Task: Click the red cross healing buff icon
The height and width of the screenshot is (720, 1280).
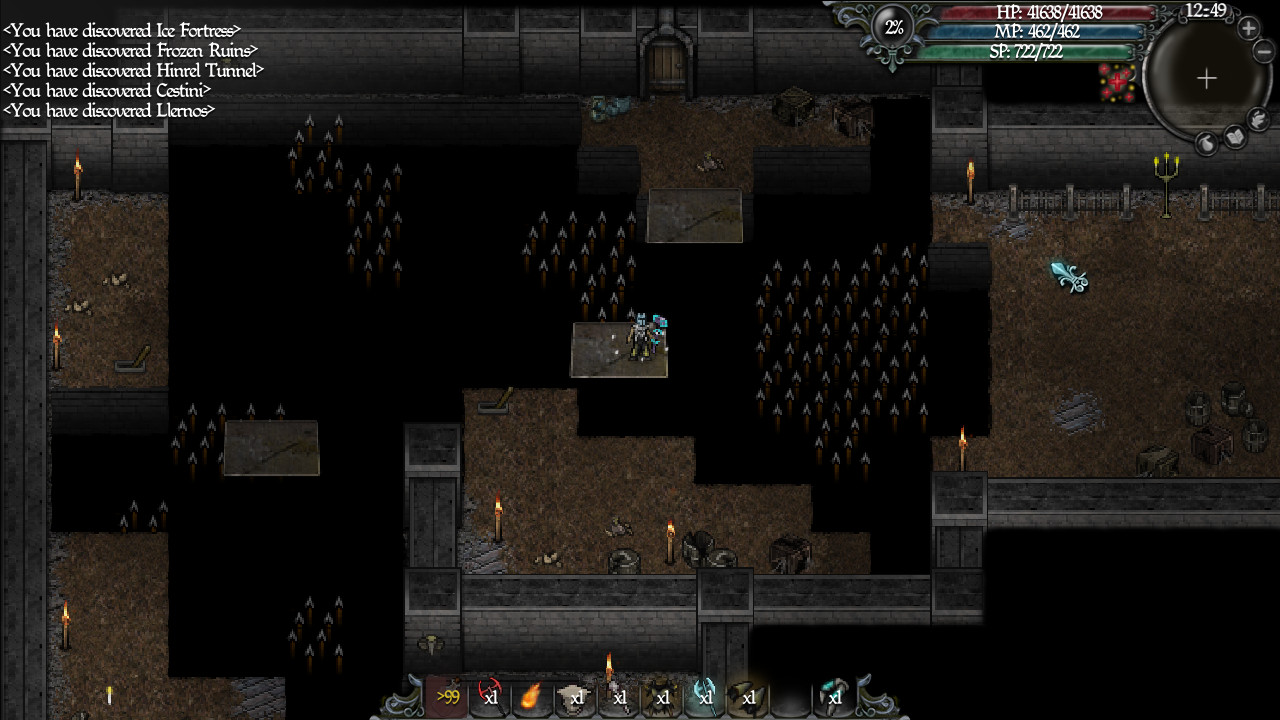Action: [1117, 83]
